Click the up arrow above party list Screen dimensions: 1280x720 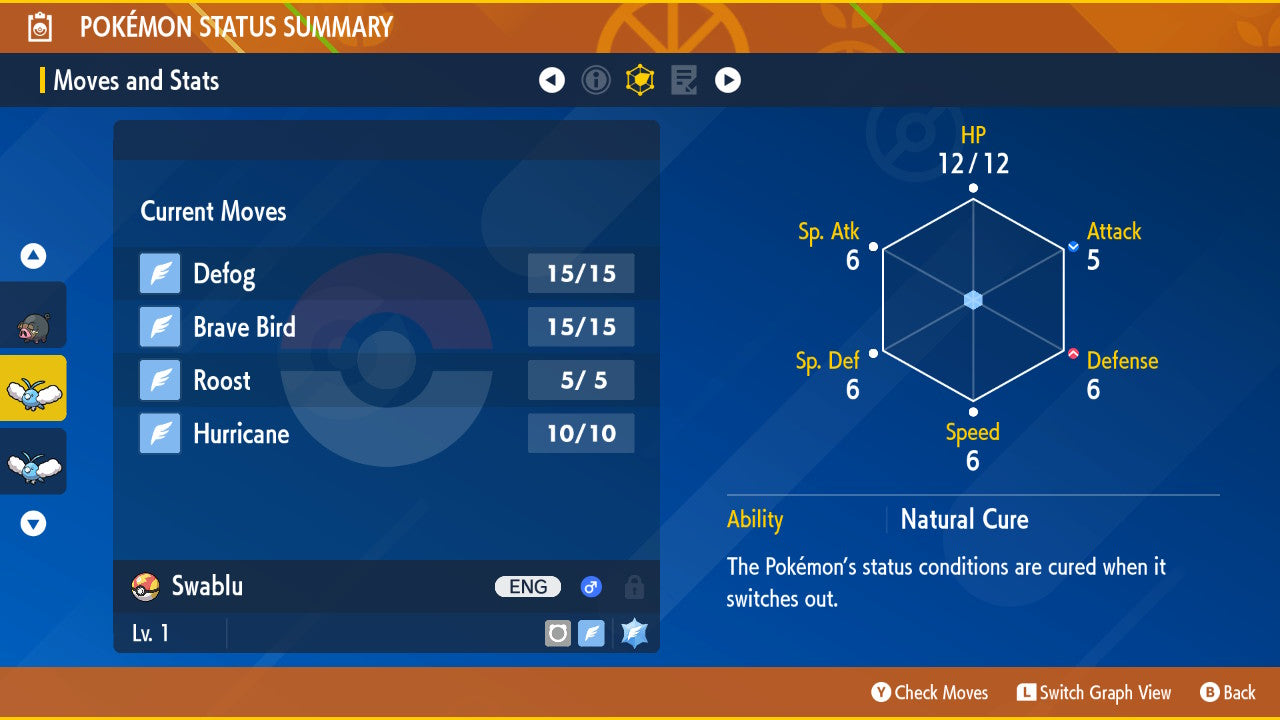click(x=33, y=257)
